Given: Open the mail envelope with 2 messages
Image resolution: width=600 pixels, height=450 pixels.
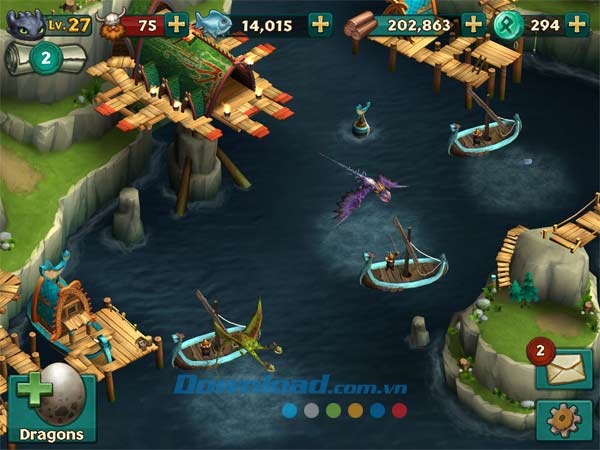Looking at the screenshot, I should [x=562, y=369].
